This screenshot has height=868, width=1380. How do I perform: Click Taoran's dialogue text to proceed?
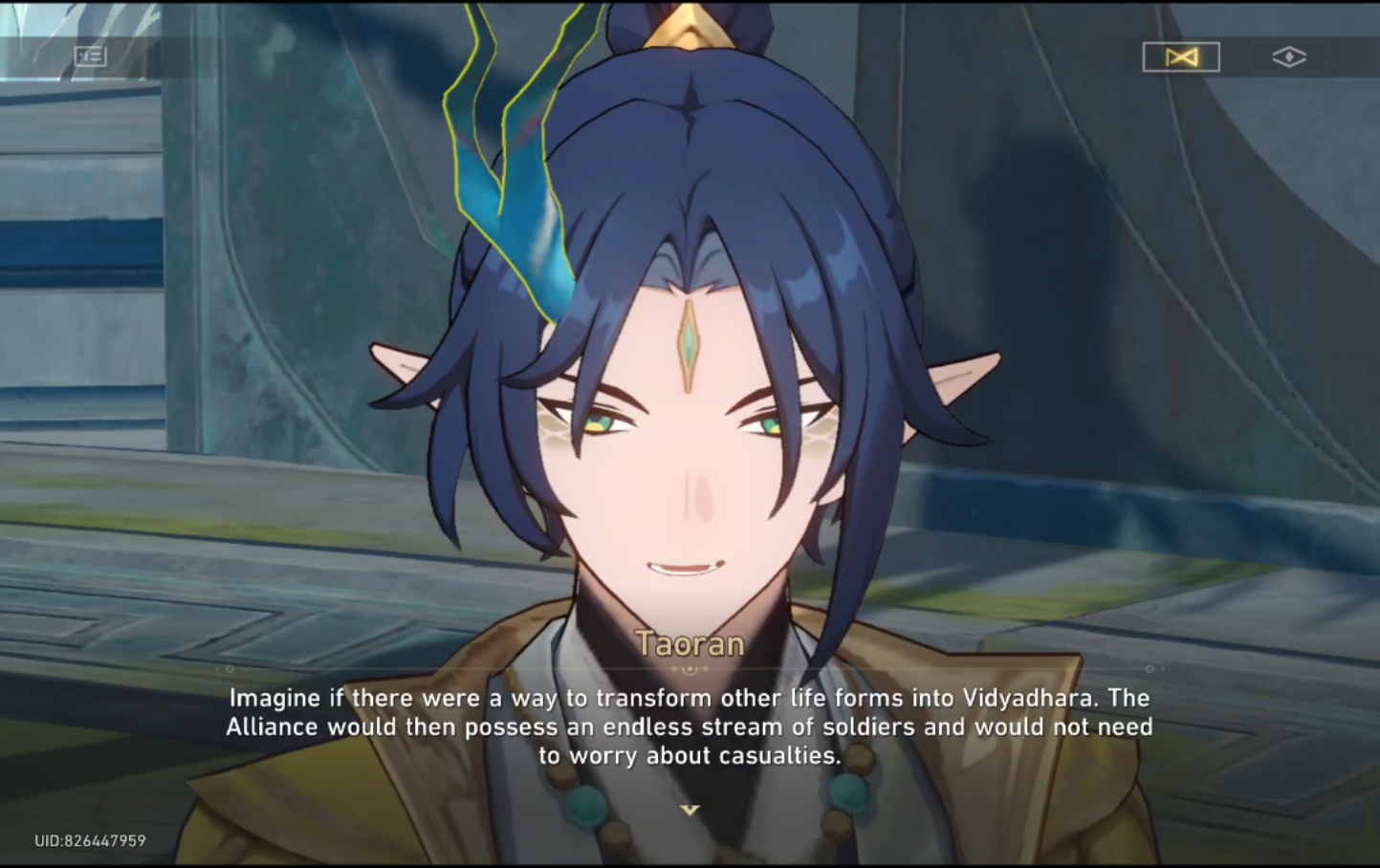[x=688, y=727]
